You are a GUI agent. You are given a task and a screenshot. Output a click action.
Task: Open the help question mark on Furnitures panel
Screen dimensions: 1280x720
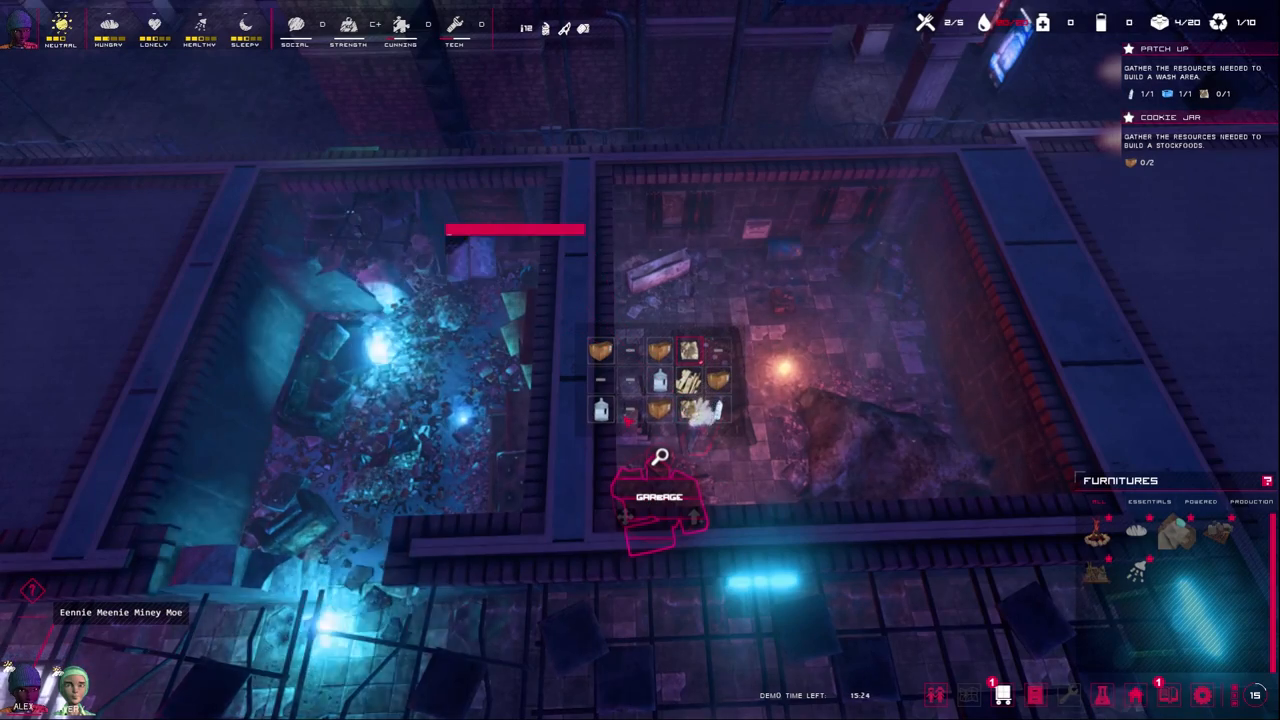(1267, 481)
